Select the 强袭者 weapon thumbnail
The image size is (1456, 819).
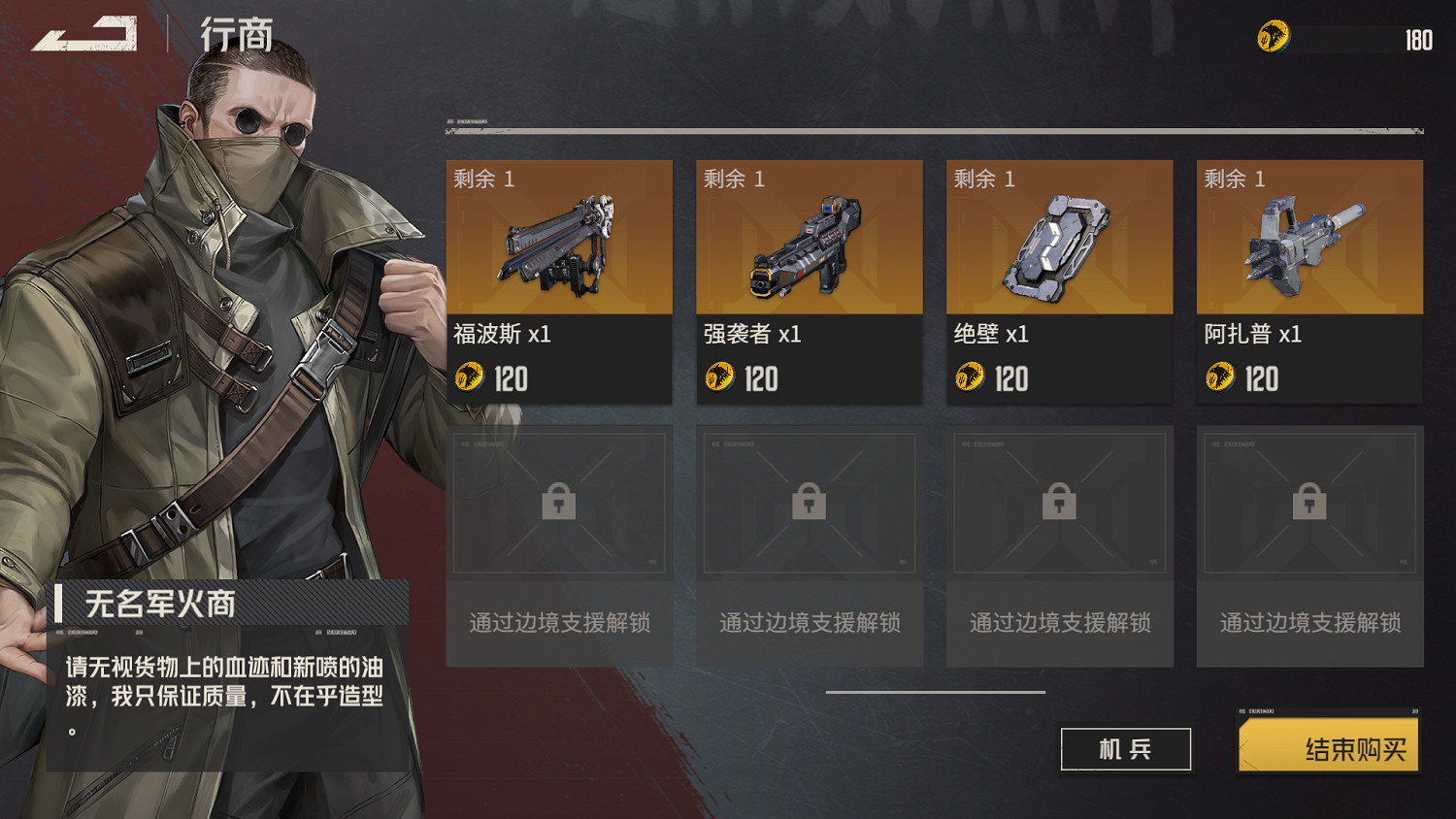pos(809,243)
